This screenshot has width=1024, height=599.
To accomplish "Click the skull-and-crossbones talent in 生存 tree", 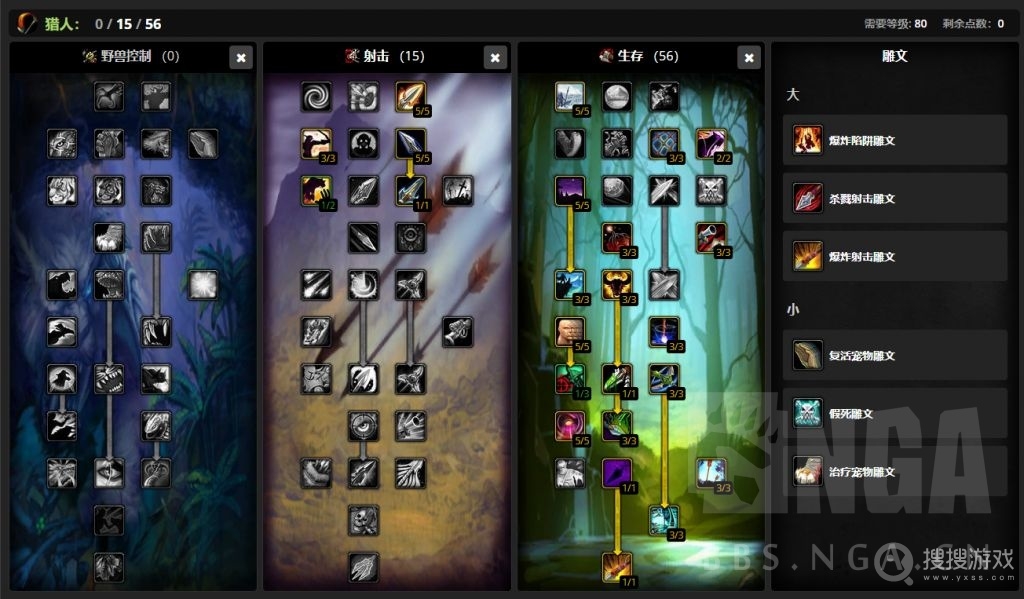I will pyautogui.click(x=711, y=190).
